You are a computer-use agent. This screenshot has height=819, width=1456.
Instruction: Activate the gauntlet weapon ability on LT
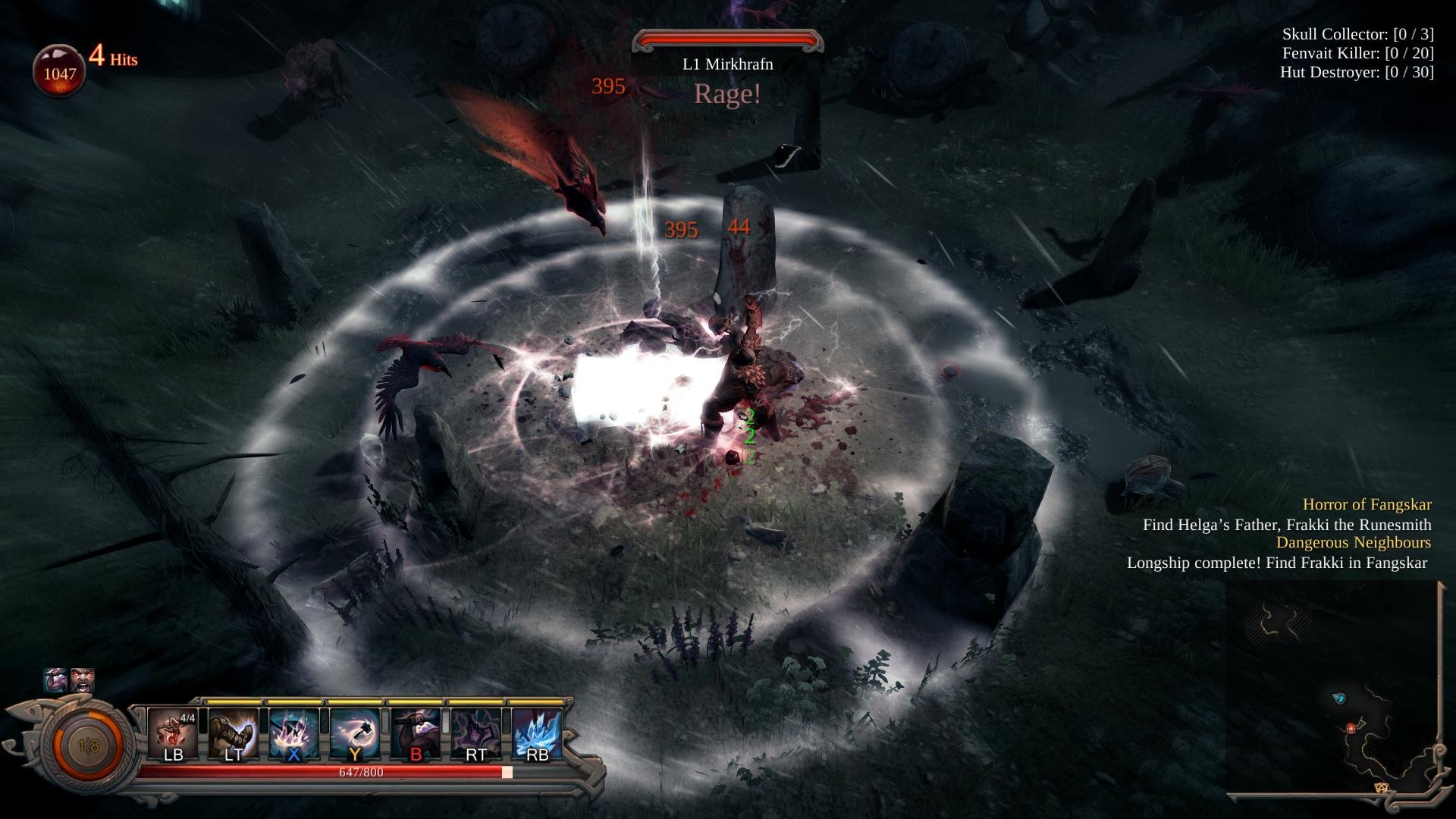pyautogui.click(x=234, y=733)
